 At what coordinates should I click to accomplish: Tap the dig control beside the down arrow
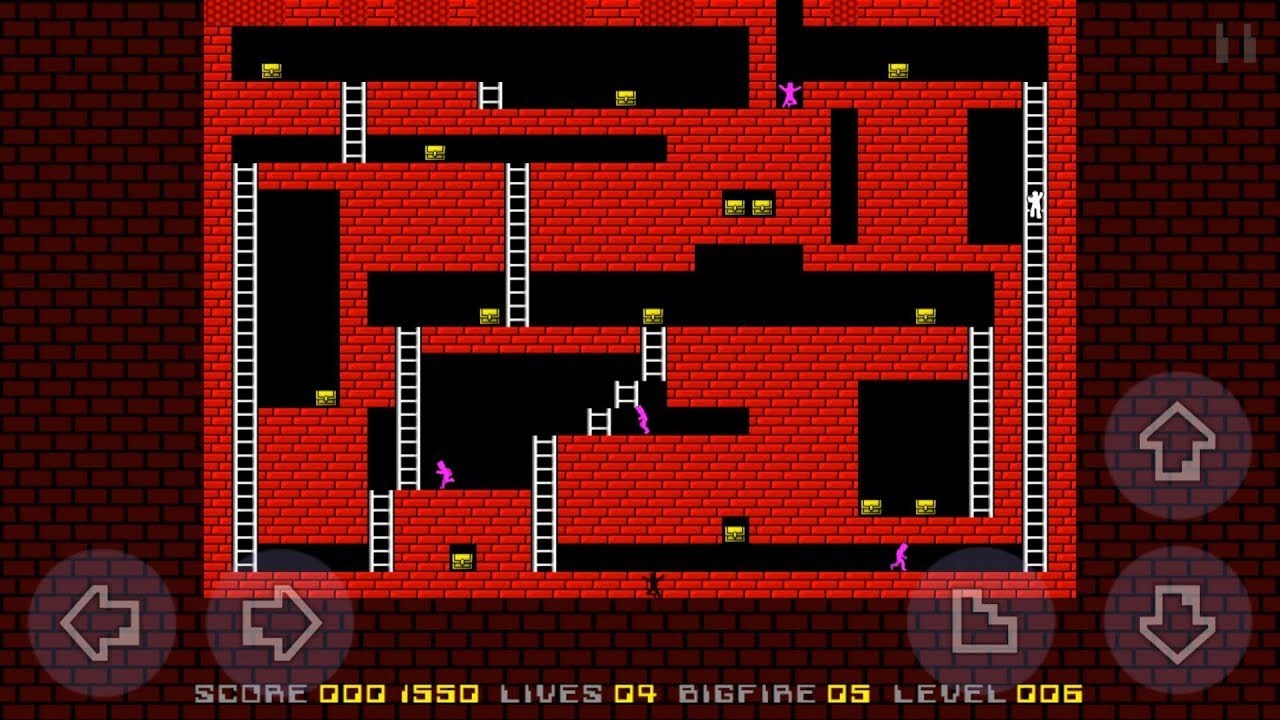[x=986, y=621]
